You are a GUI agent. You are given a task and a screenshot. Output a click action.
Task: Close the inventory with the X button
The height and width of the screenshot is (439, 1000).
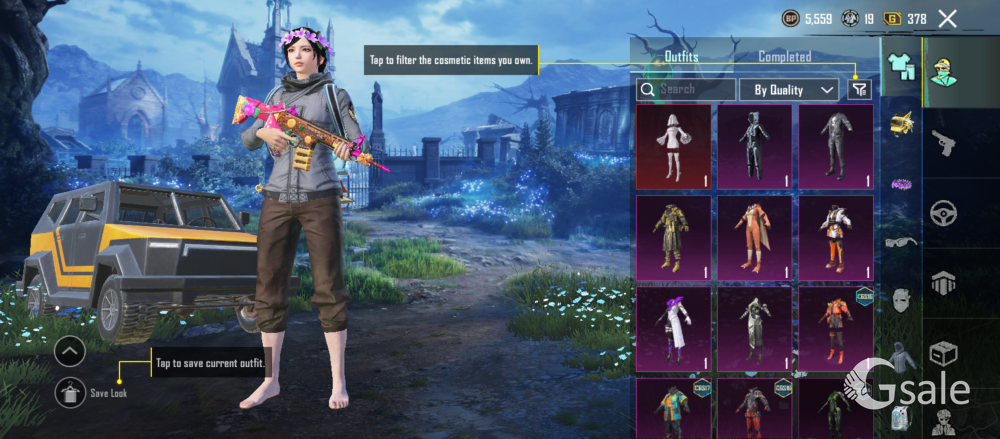(948, 18)
